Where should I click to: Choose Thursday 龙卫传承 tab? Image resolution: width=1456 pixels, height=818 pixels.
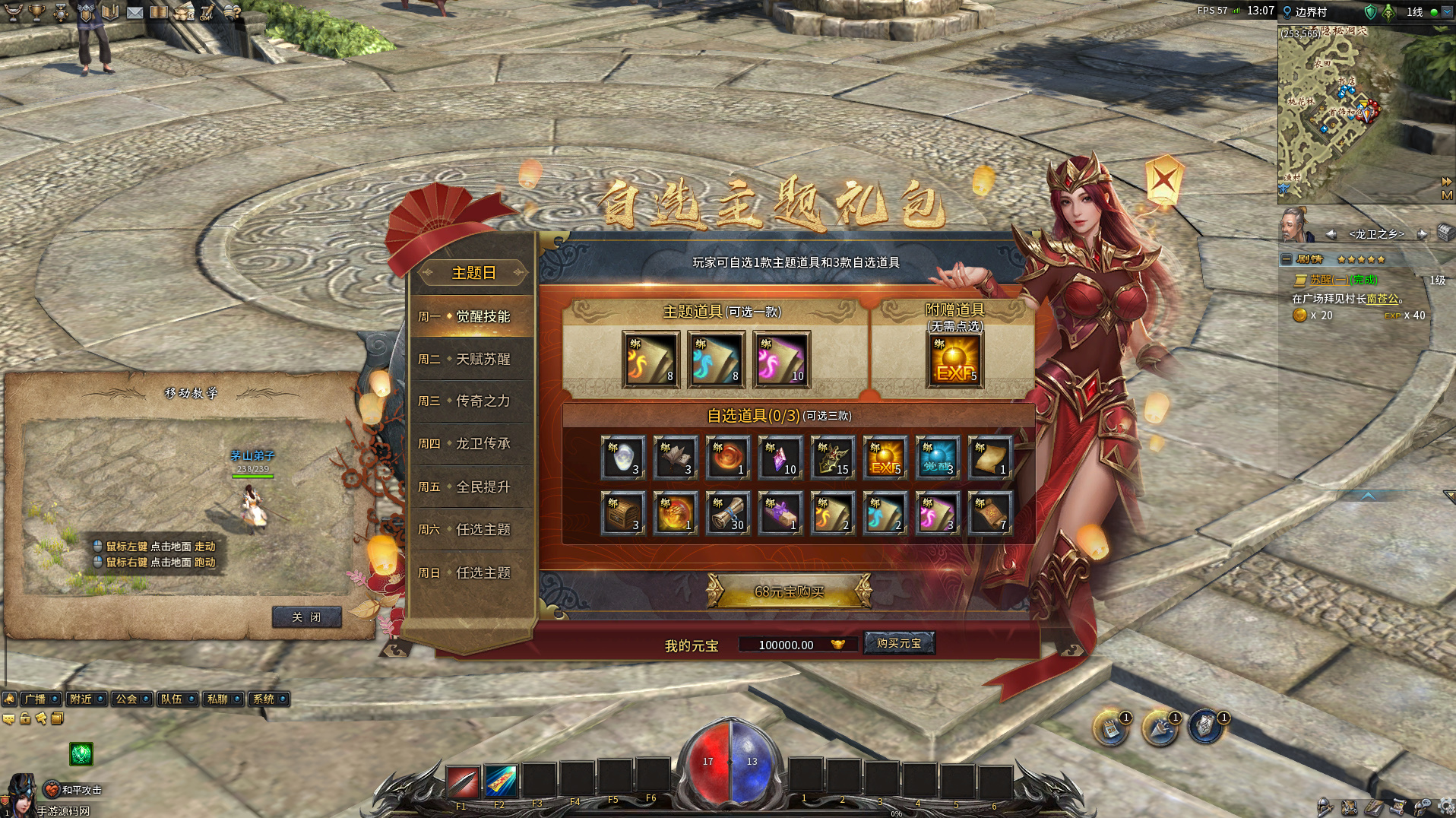[472, 443]
